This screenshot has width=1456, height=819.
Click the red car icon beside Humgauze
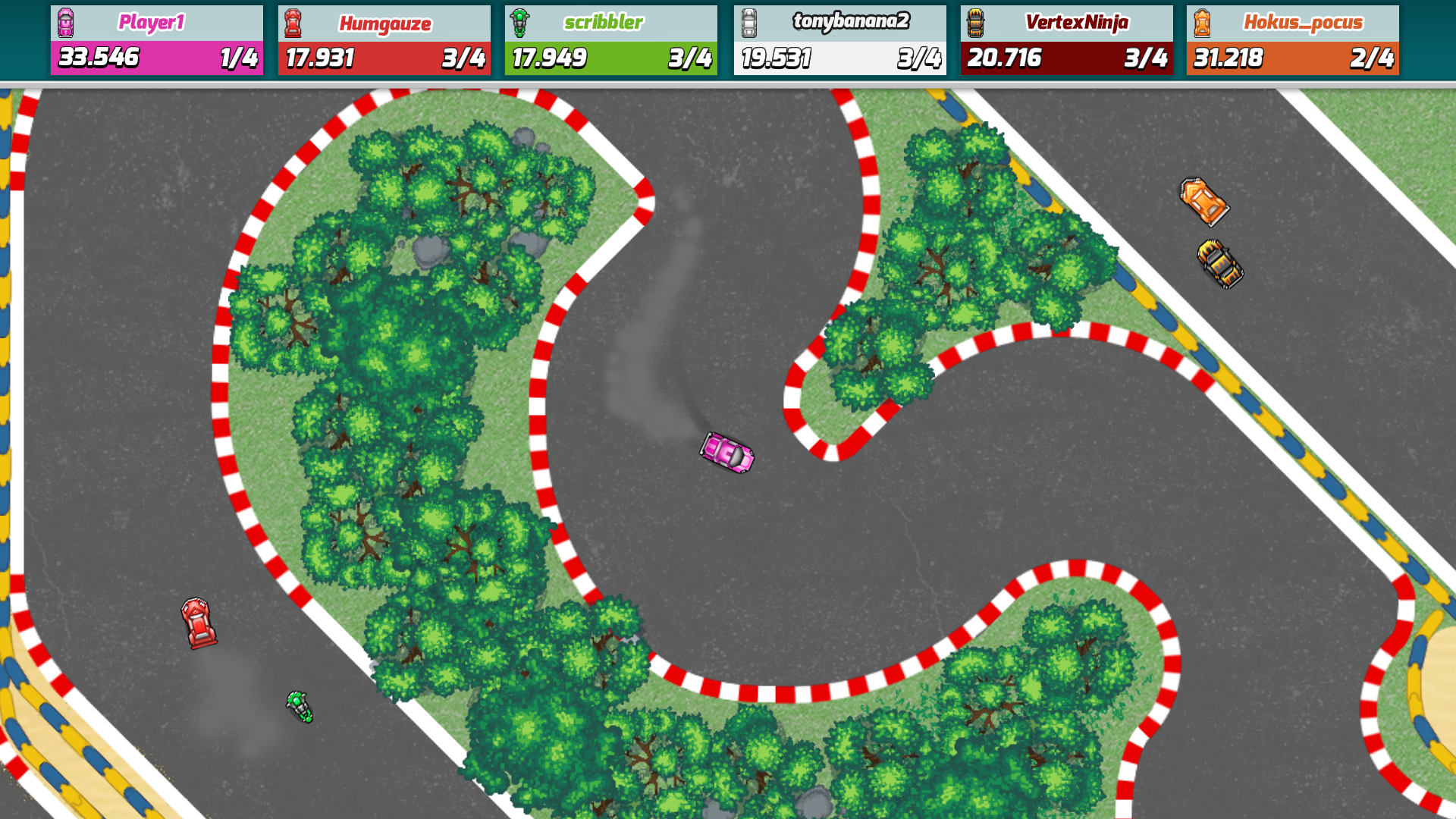click(x=293, y=22)
